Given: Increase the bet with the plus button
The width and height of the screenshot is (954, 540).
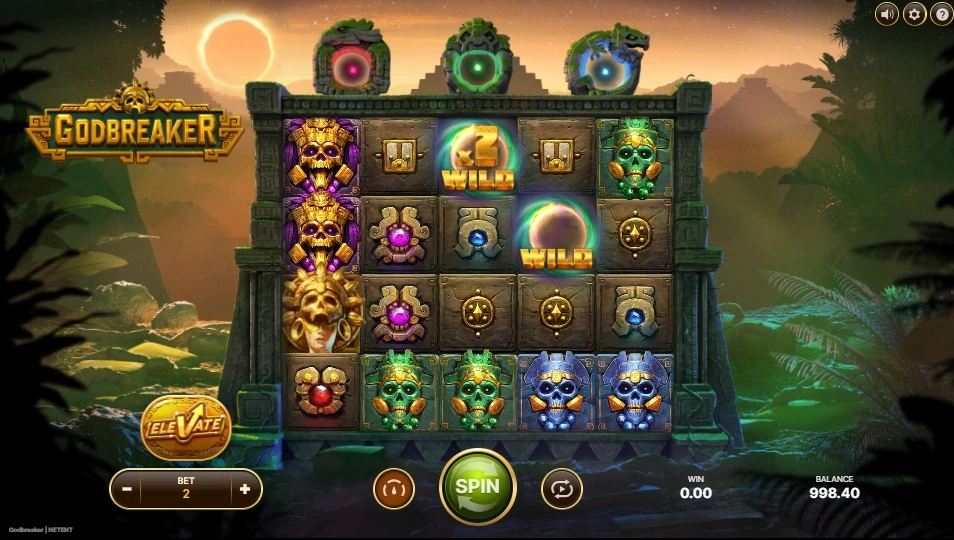Looking at the screenshot, I should click(x=245, y=490).
